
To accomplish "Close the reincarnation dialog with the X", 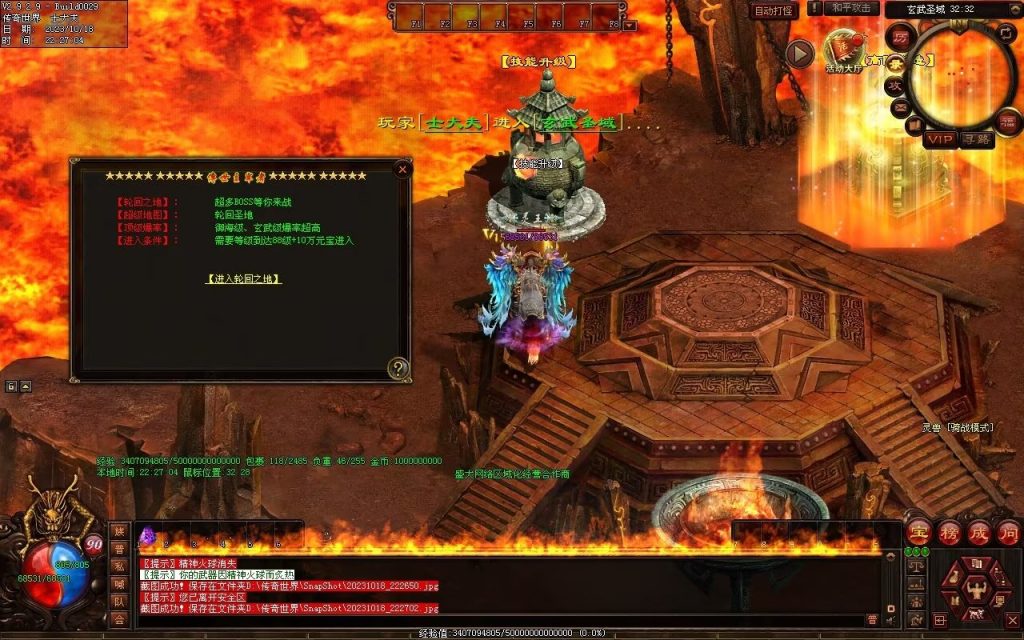I will [x=402, y=169].
